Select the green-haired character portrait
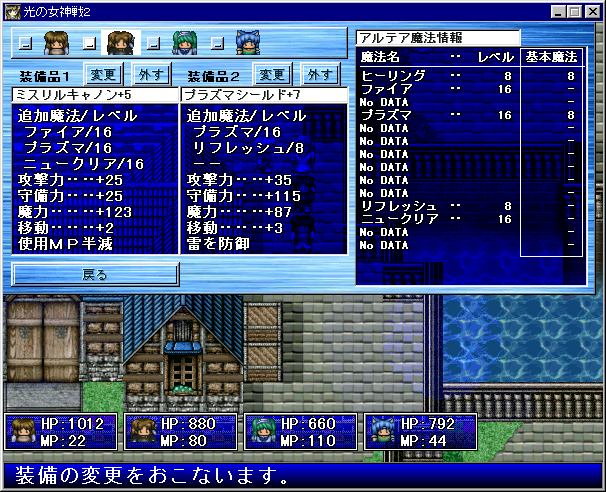Viewport: 606px width, 492px height. point(184,43)
